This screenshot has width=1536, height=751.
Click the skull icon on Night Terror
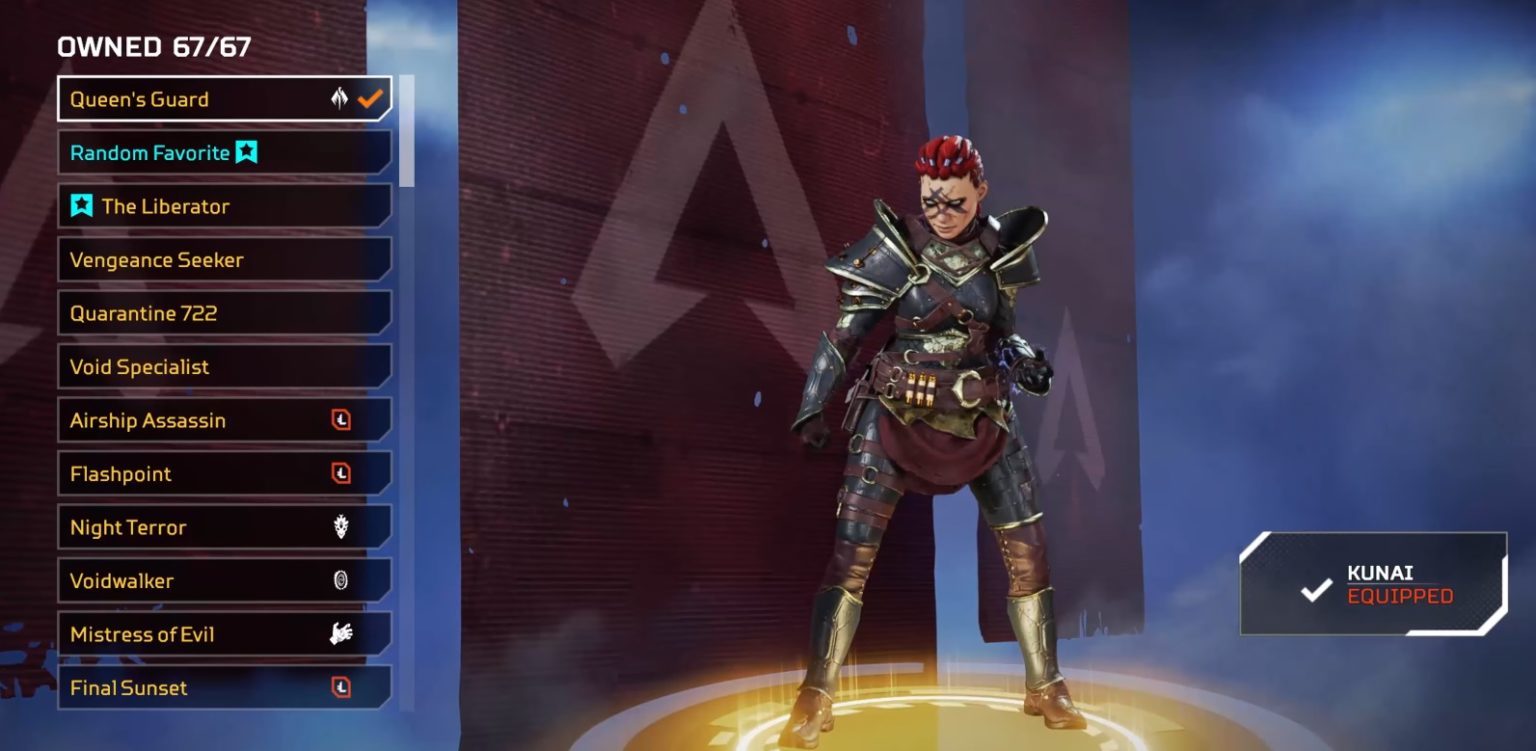point(340,527)
